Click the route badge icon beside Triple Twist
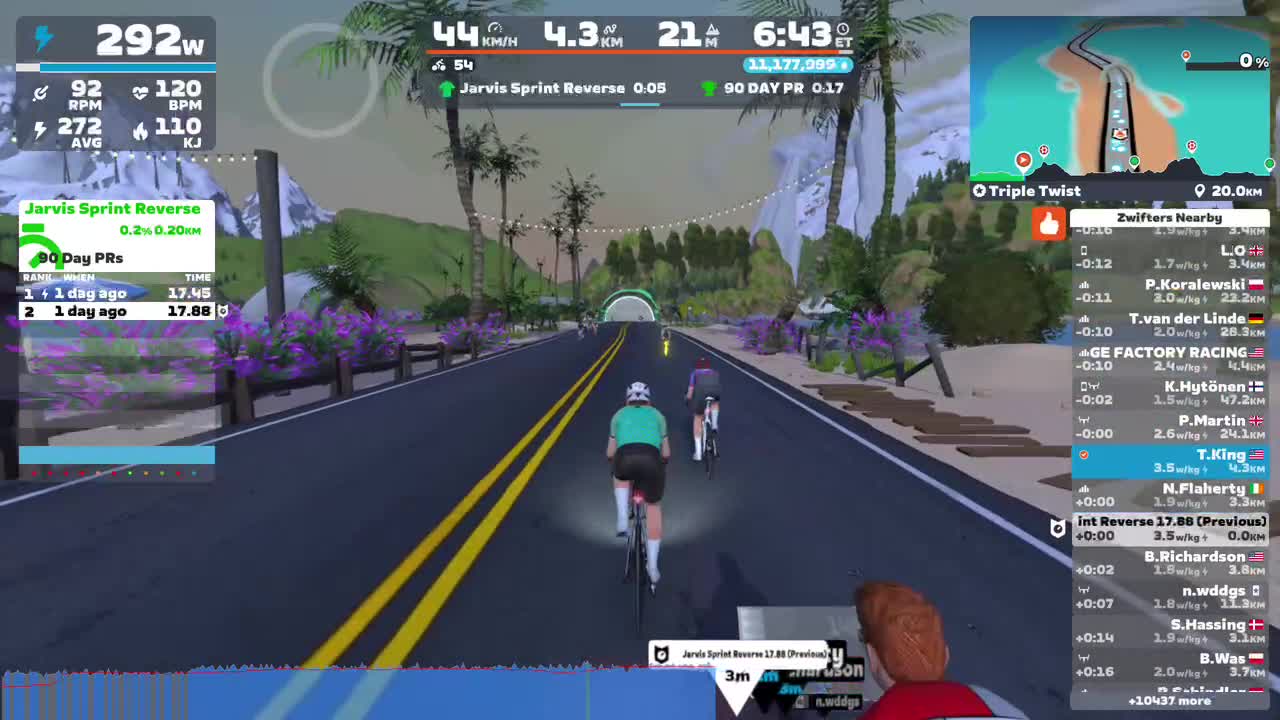Viewport: 1280px width, 720px height. tap(978, 190)
